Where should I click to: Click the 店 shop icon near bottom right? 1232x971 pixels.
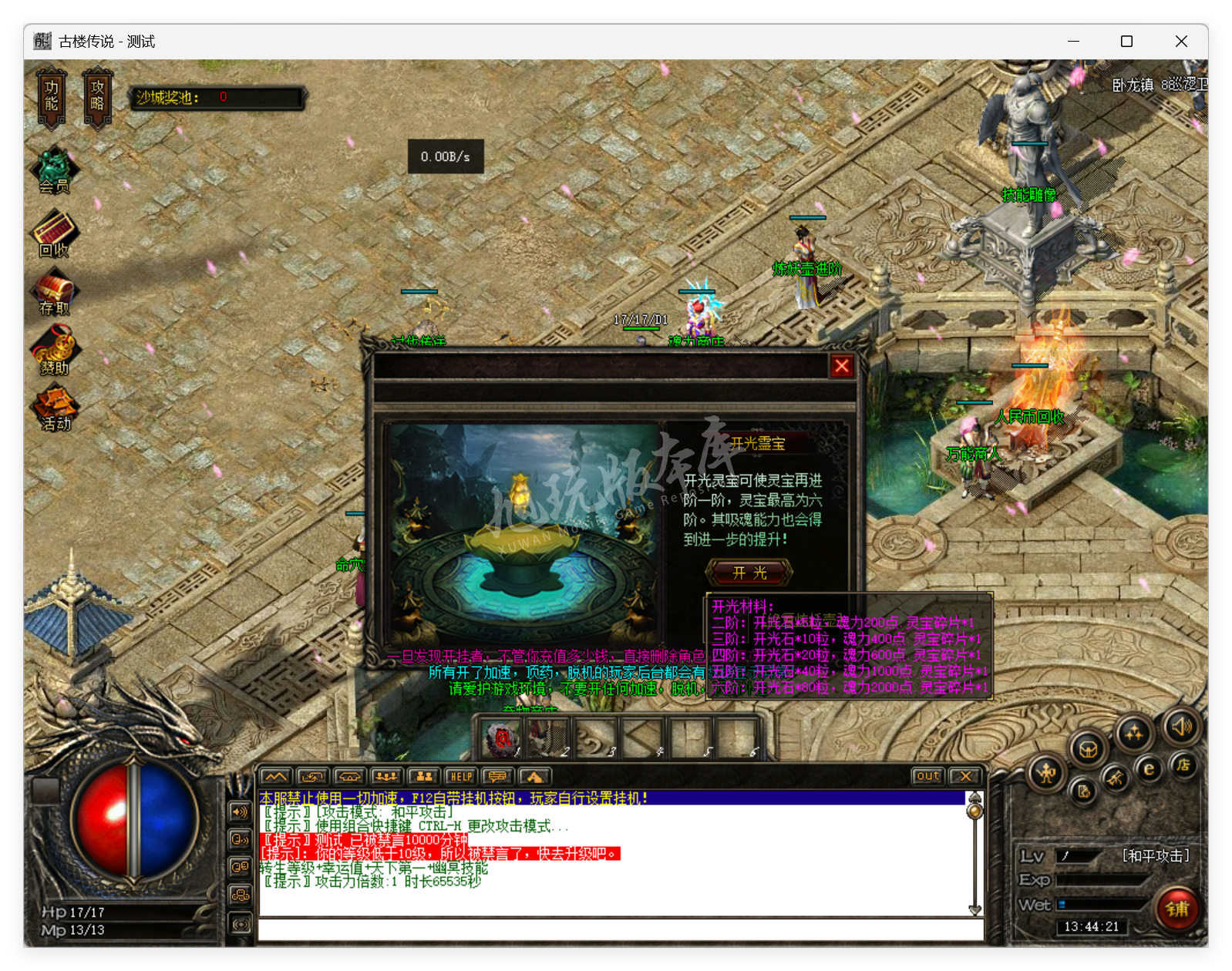1185,767
